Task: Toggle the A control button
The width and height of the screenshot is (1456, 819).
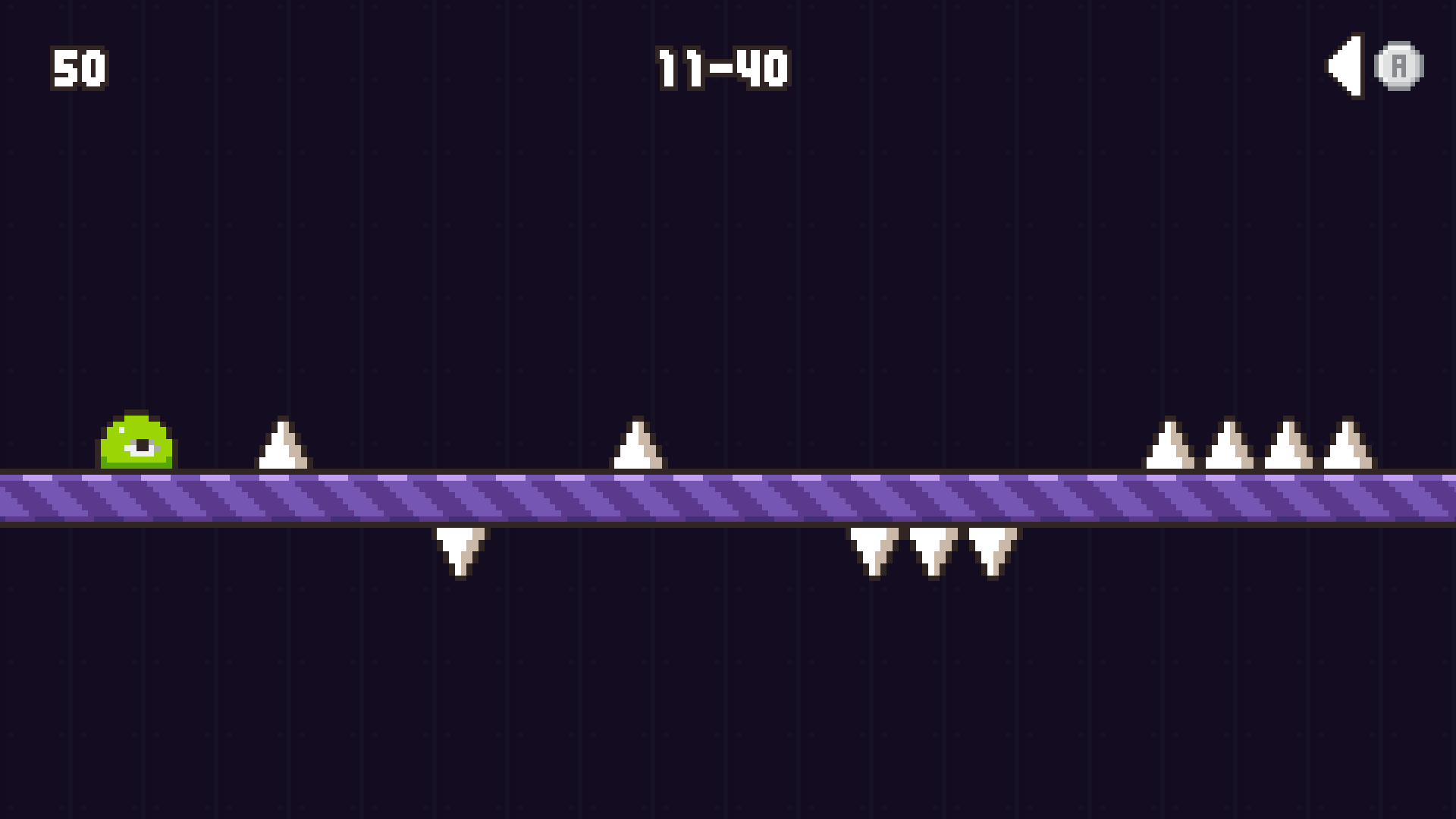Action: click(x=1399, y=64)
